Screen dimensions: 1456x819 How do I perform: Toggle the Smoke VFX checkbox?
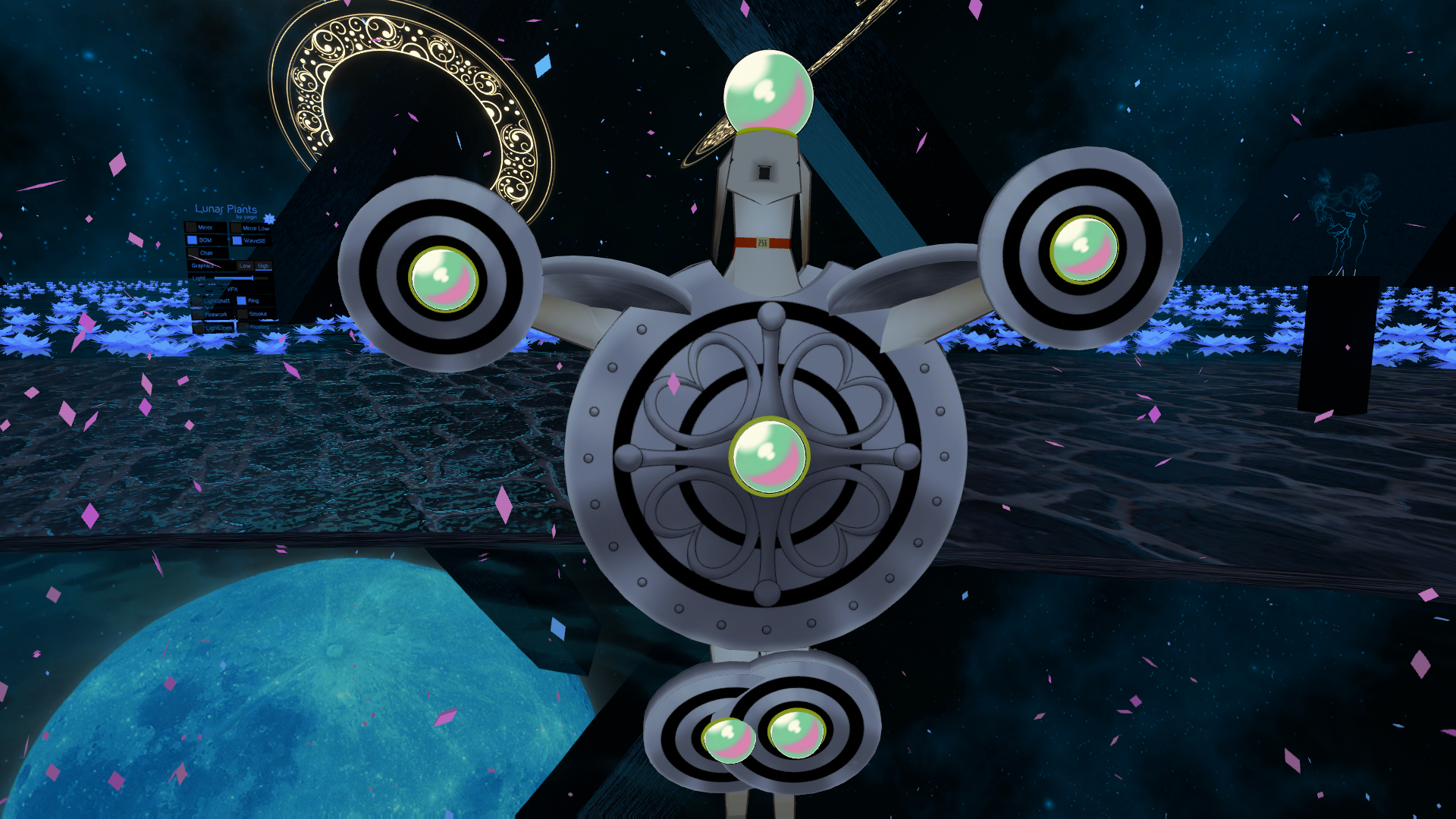pyautogui.click(x=242, y=314)
